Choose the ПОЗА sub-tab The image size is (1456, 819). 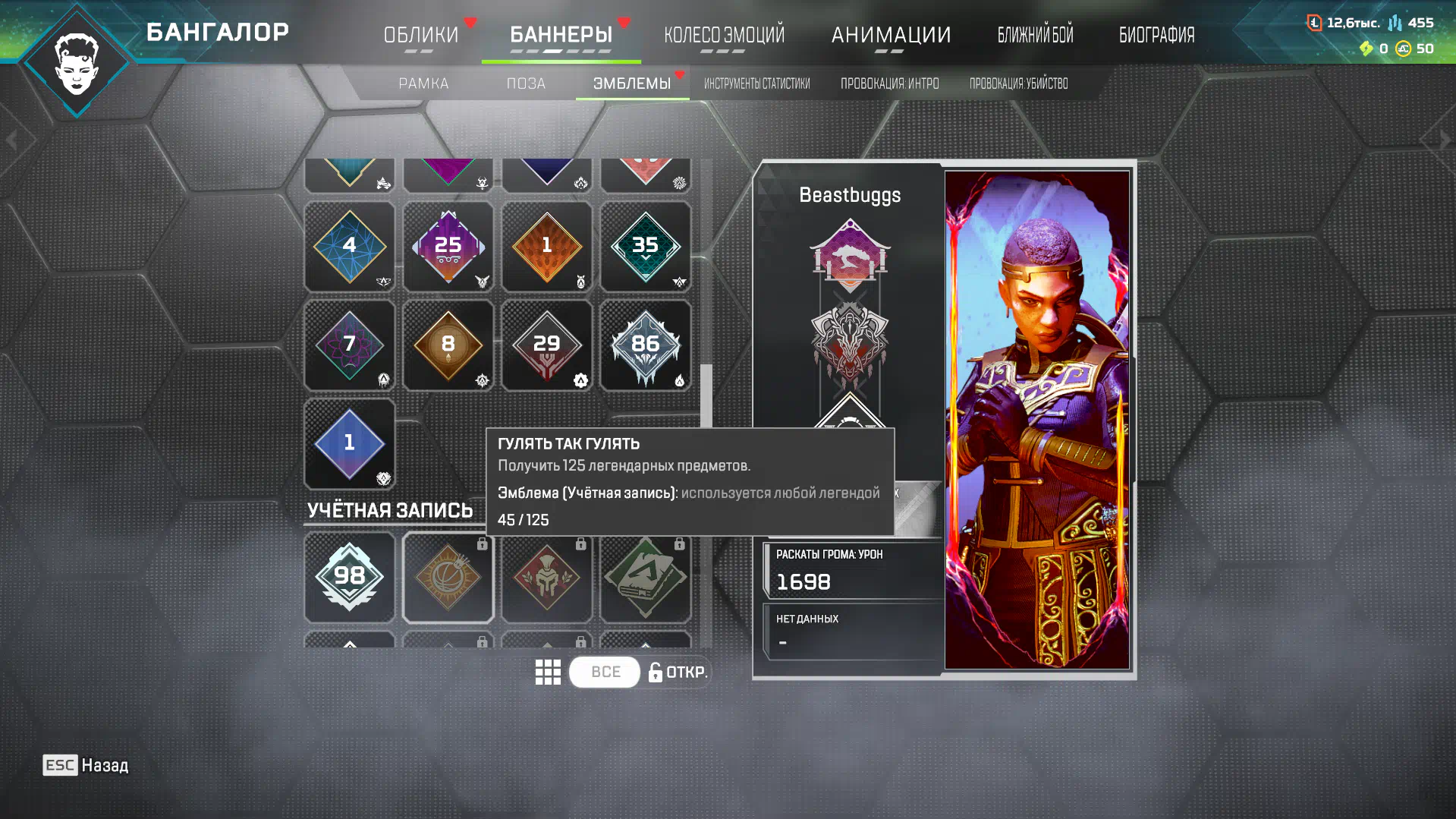pyautogui.click(x=526, y=83)
